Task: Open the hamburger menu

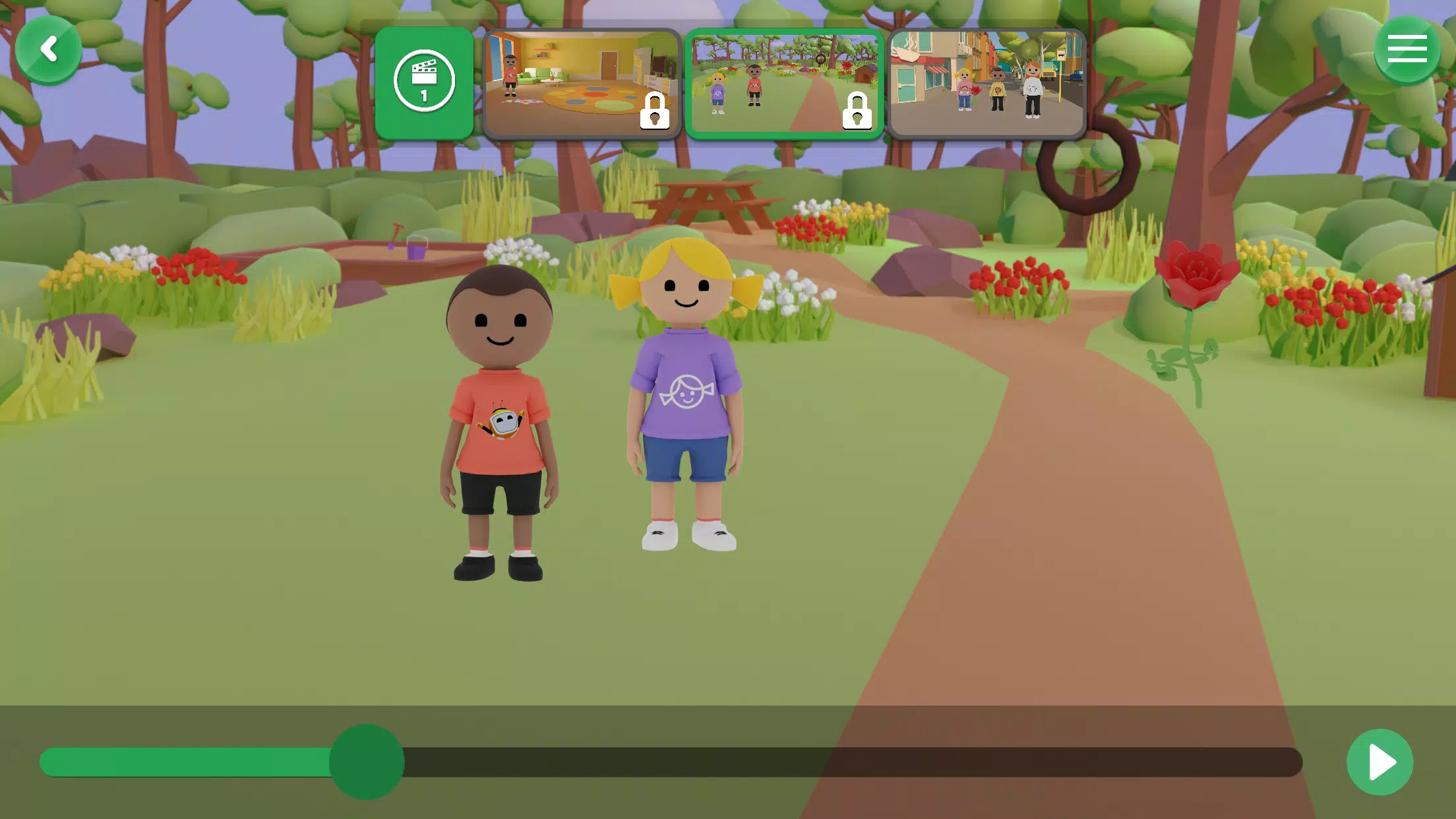Action: tap(1407, 48)
